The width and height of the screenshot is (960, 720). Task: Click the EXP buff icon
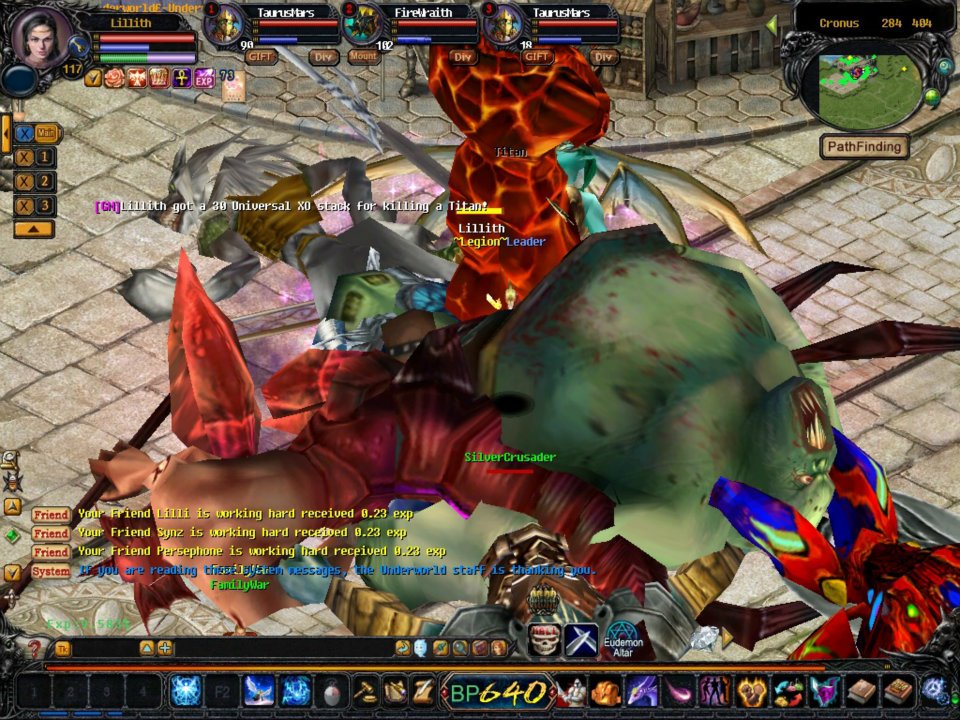204,77
